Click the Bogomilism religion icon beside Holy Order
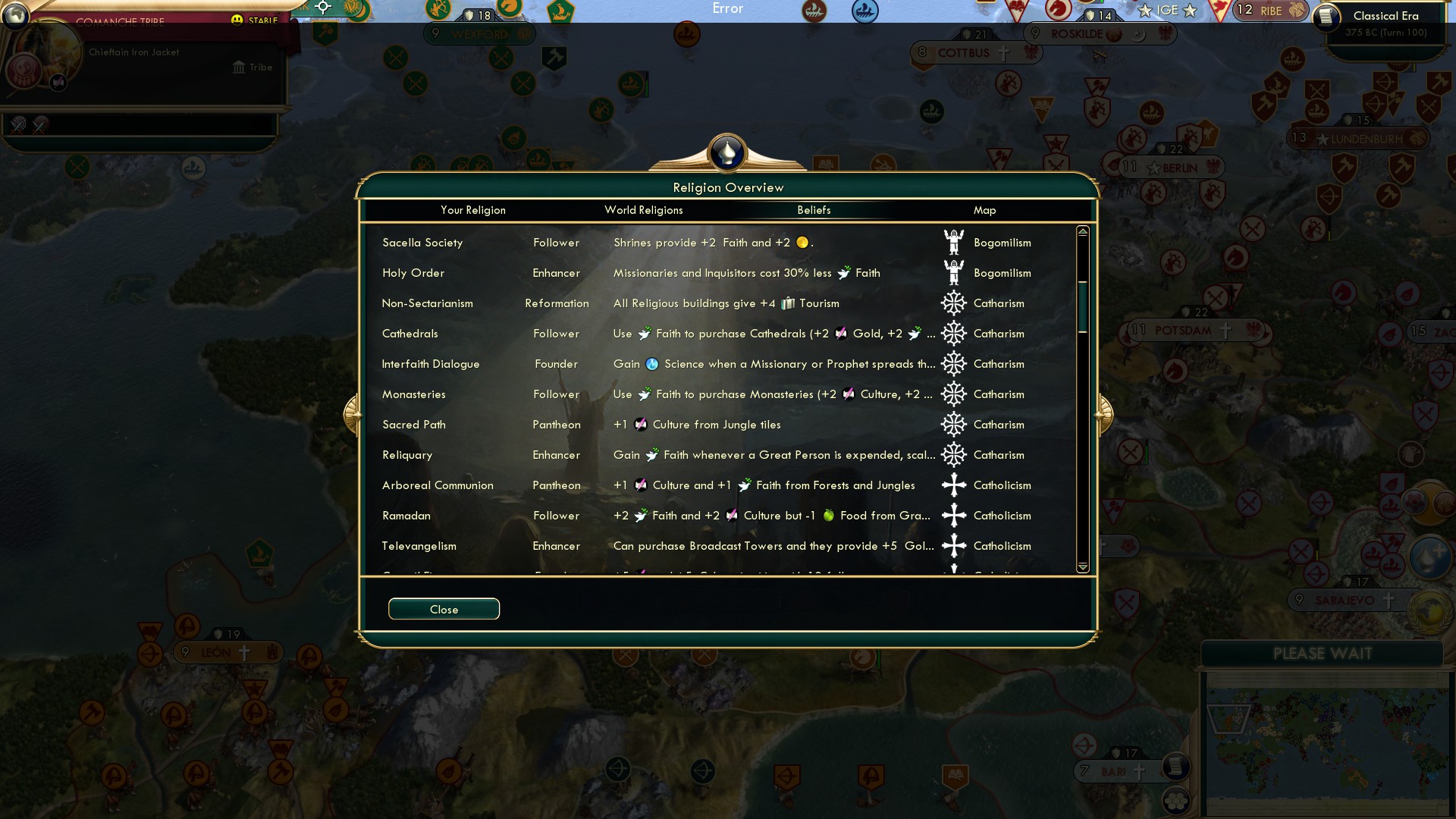The image size is (1456, 819). click(x=954, y=272)
